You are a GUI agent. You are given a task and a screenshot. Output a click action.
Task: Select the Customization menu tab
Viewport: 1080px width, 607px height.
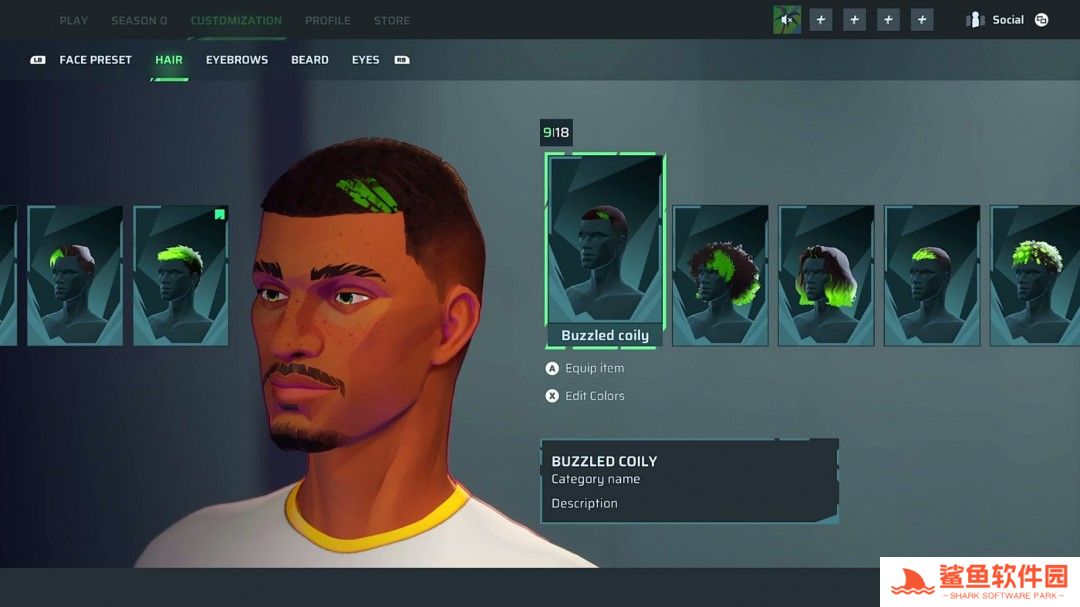(x=236, y=20)
